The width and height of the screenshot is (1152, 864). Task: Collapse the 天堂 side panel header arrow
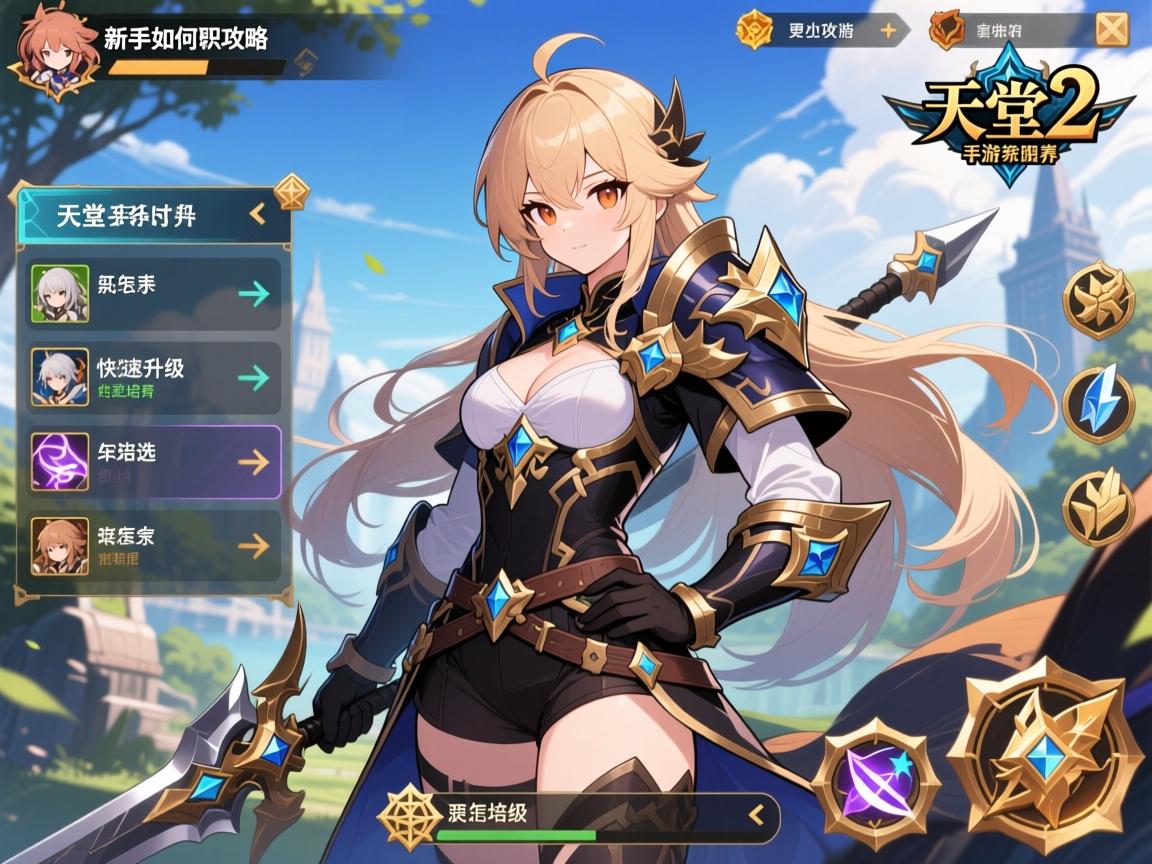click(257, 213)
